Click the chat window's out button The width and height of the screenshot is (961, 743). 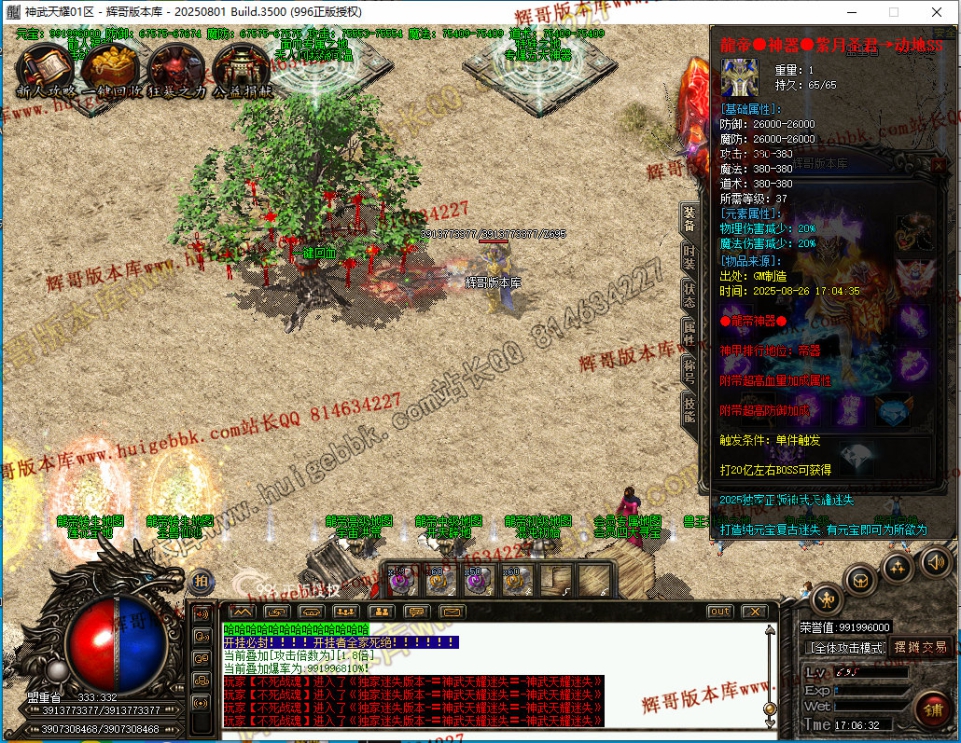tap(719, 611)
